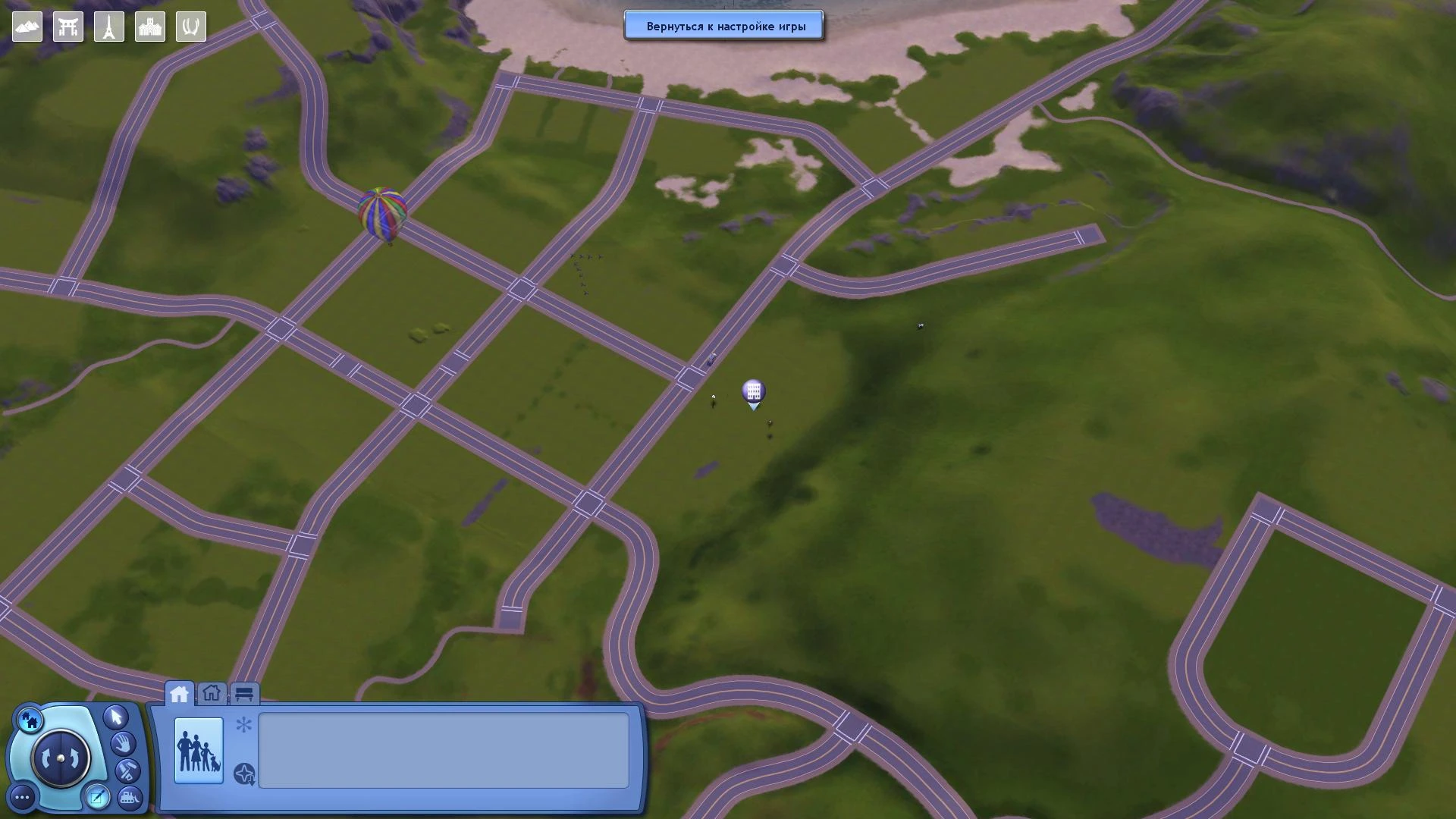Click the horseshoe filter icon
This screenshot has width=1456, height=819.
tap(190, 26)
